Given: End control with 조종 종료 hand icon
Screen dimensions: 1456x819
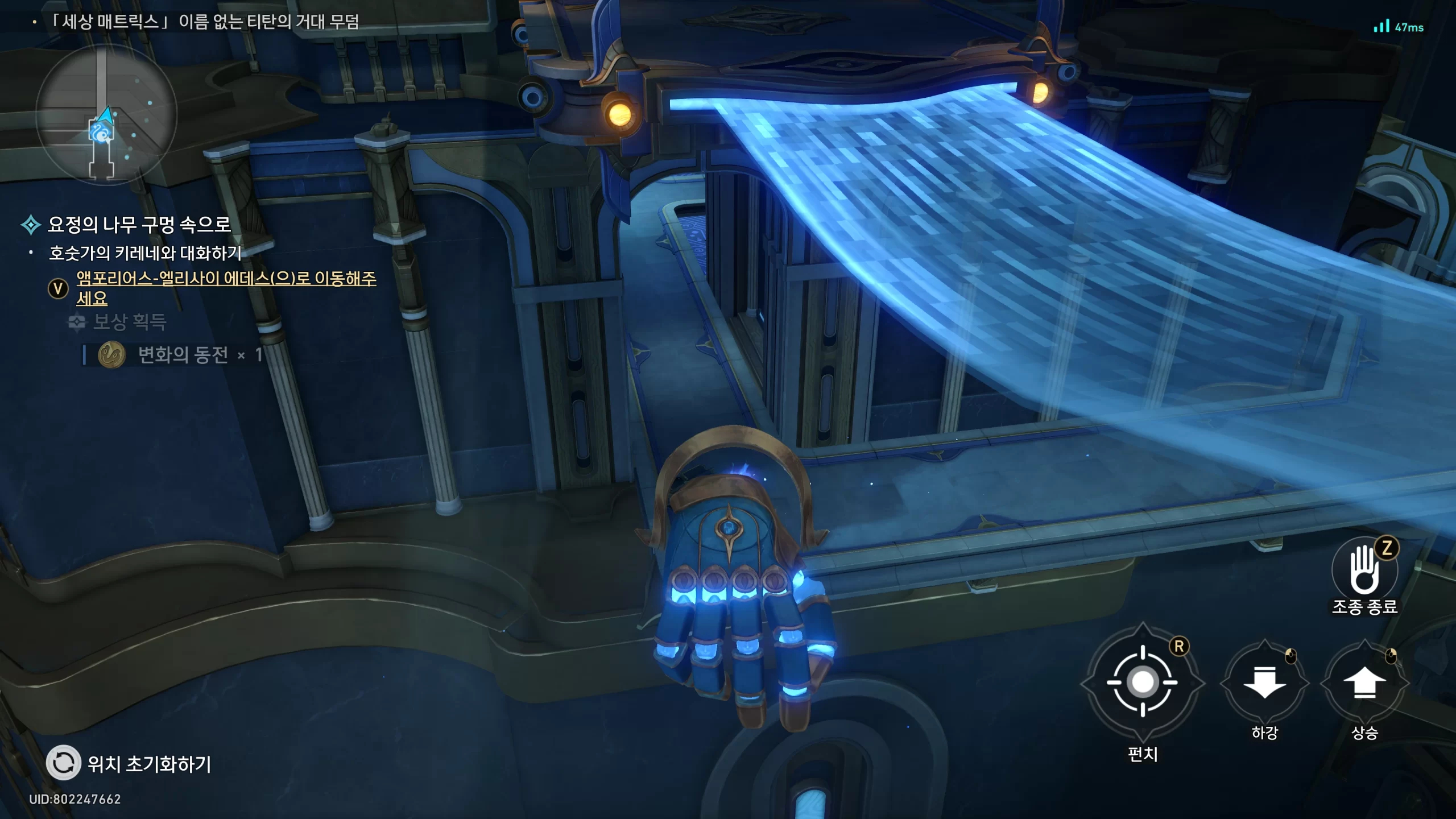Looking at the screenshot, I should pos(1364,570).
